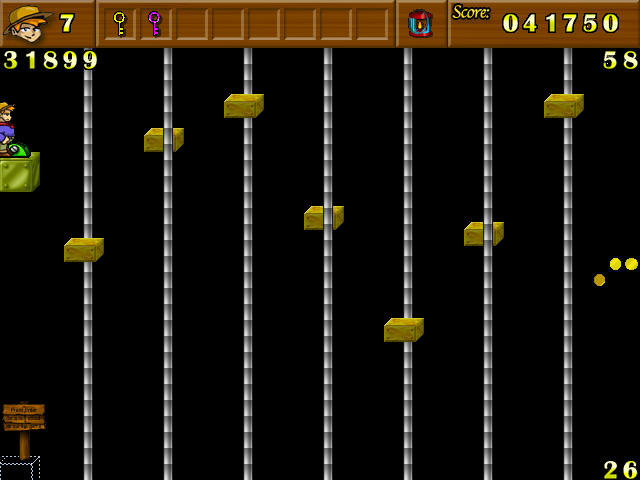
Task: Click the player portrait with hat
Action: coord(27,23)
